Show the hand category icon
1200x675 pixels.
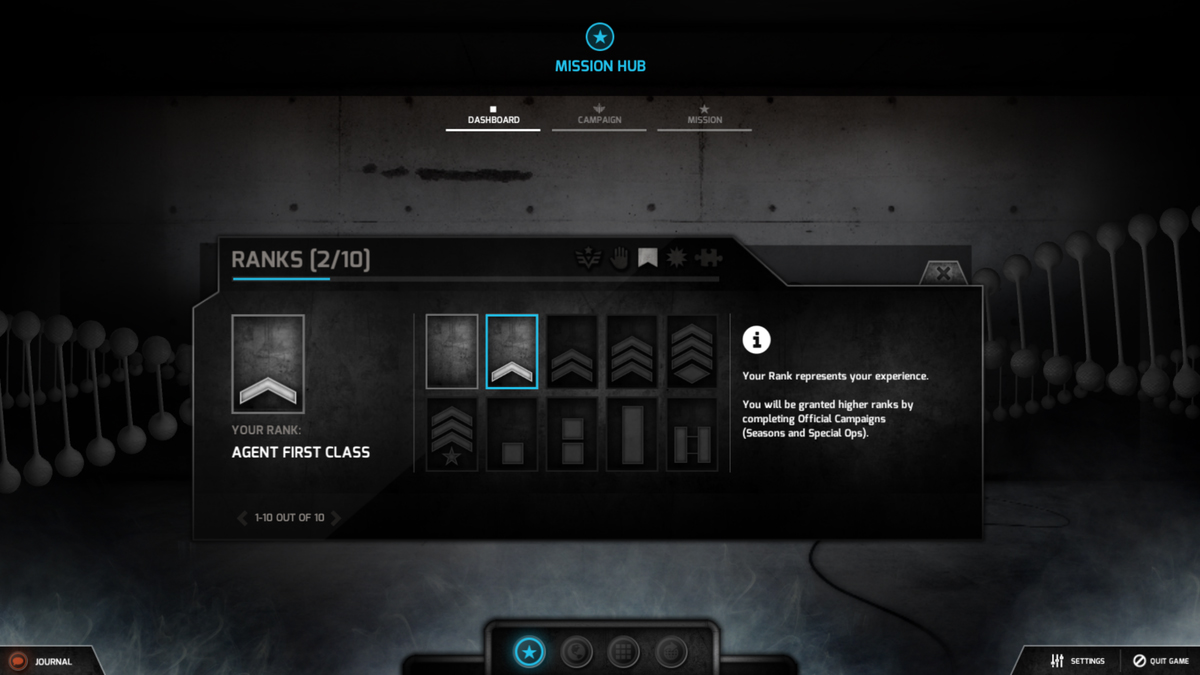pyautogui.click(x=620, y=259)
